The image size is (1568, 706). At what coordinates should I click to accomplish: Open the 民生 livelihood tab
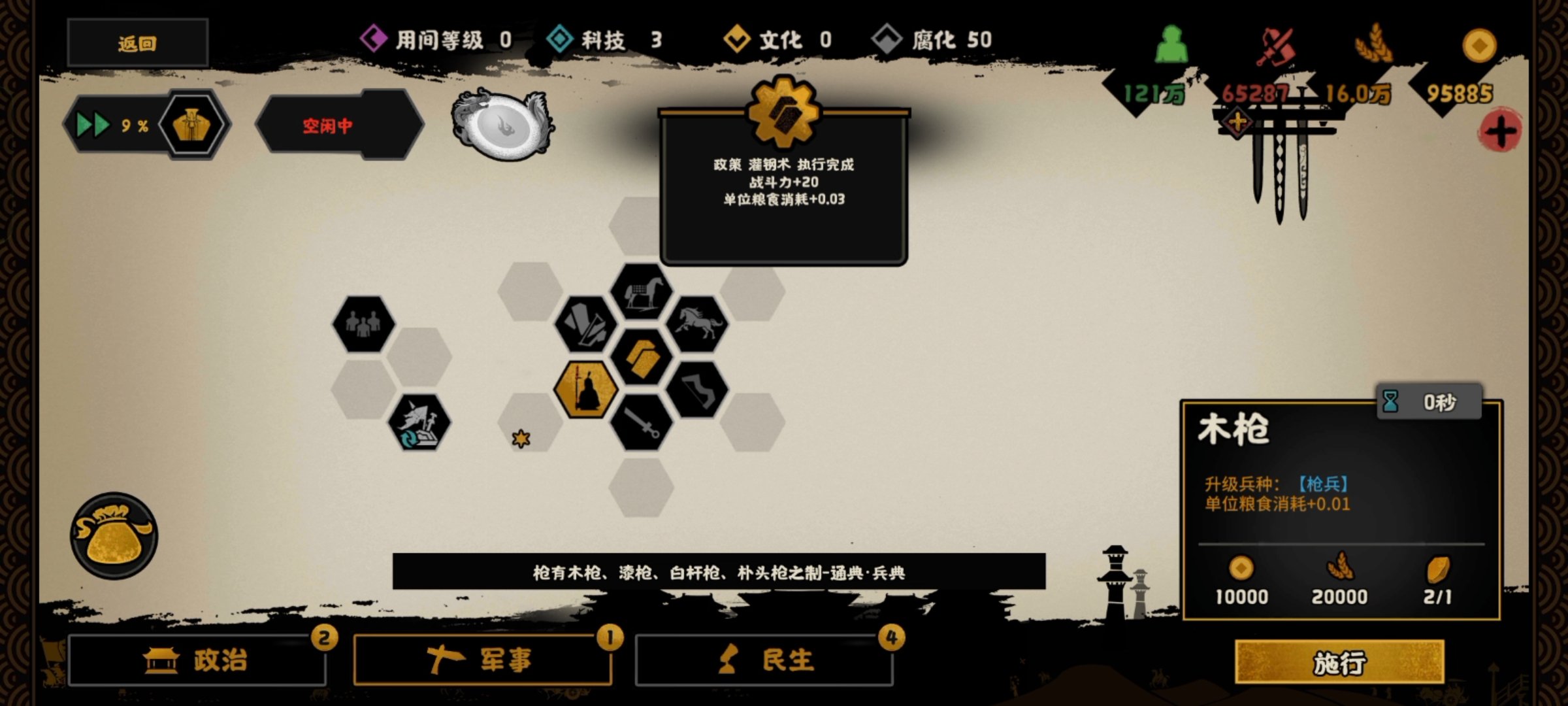(764, 660)
